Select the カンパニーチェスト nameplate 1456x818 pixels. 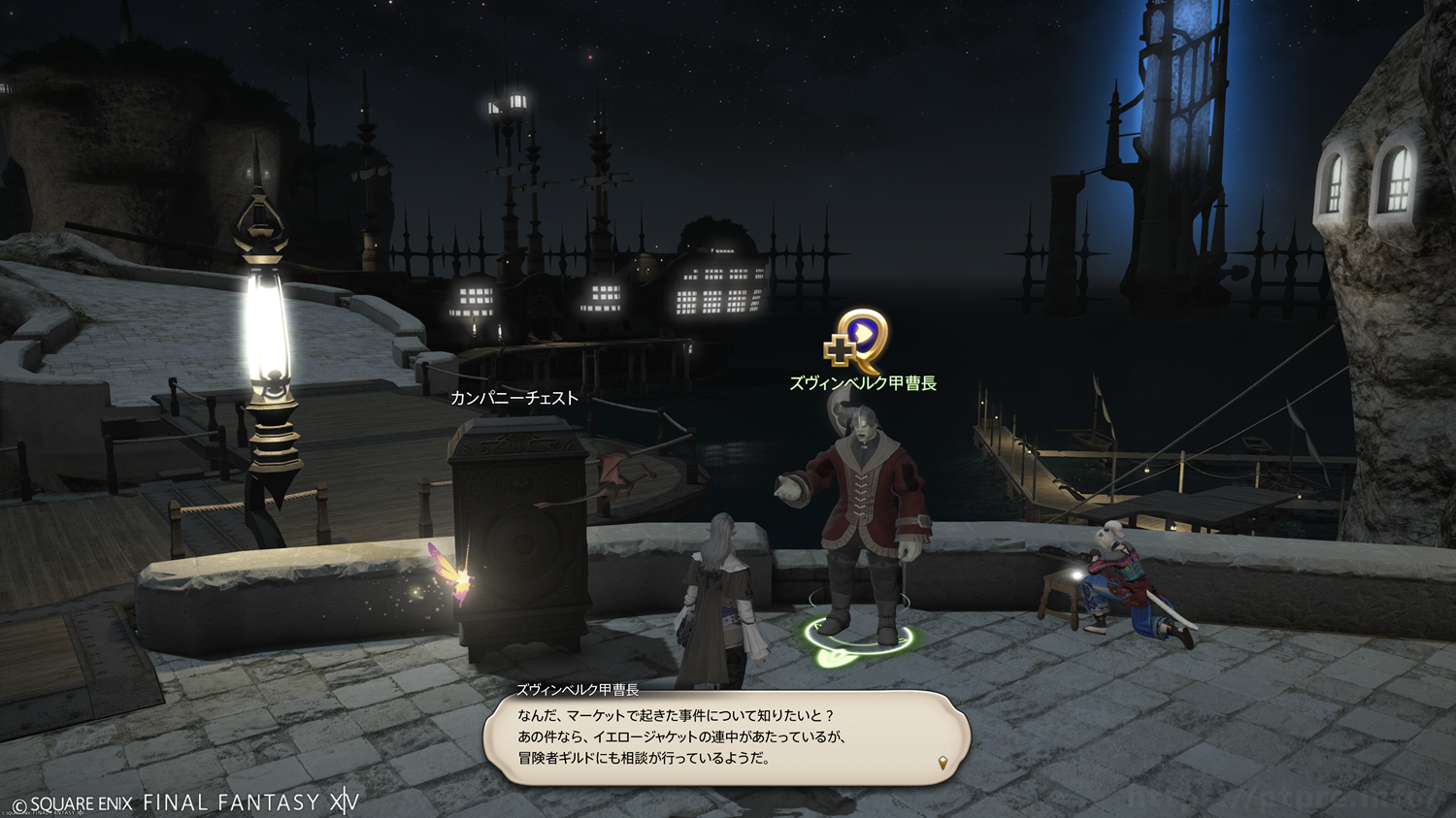[x=513, y=398]
